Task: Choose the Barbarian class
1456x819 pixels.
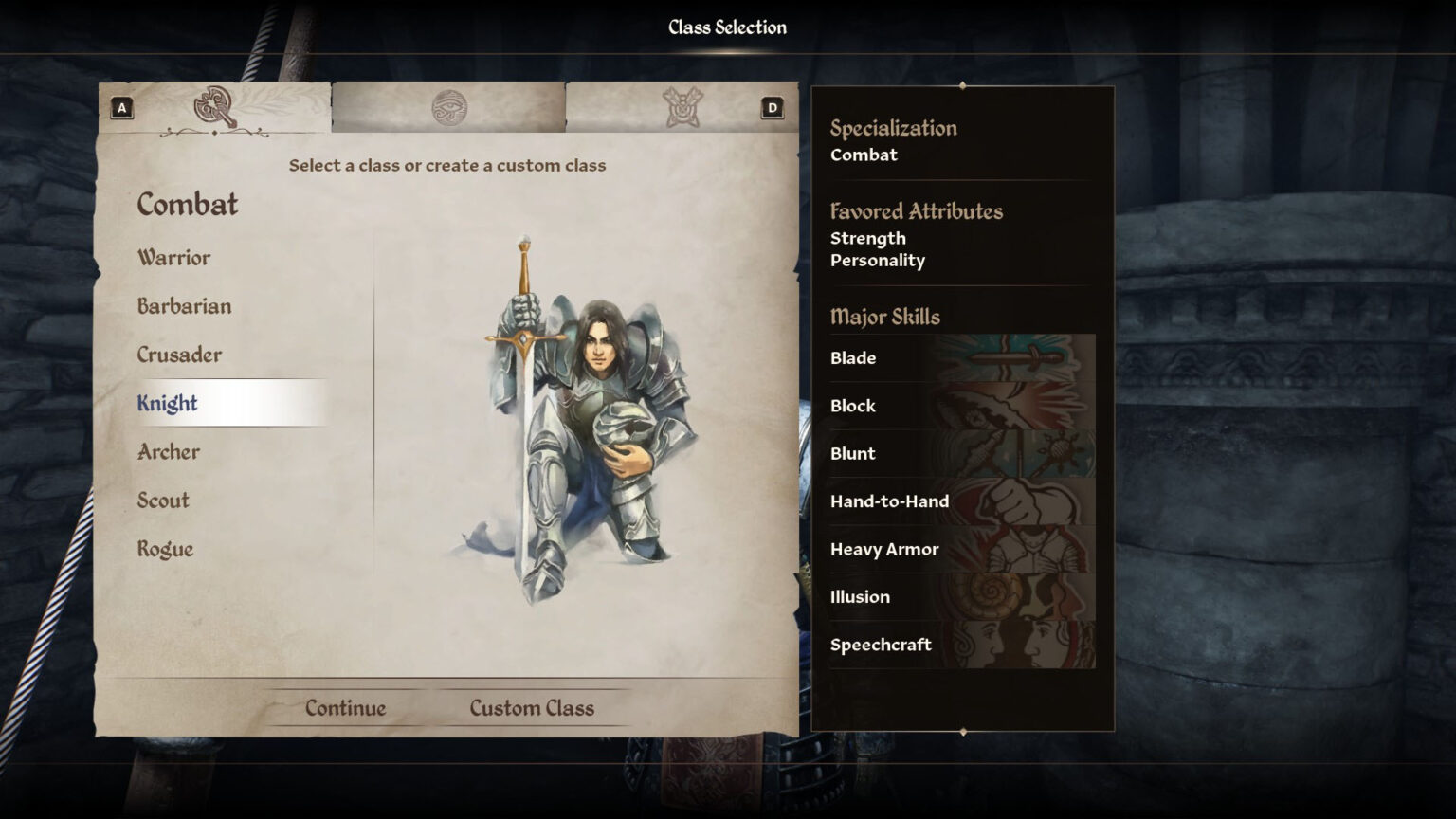Action: click(185, 306)
